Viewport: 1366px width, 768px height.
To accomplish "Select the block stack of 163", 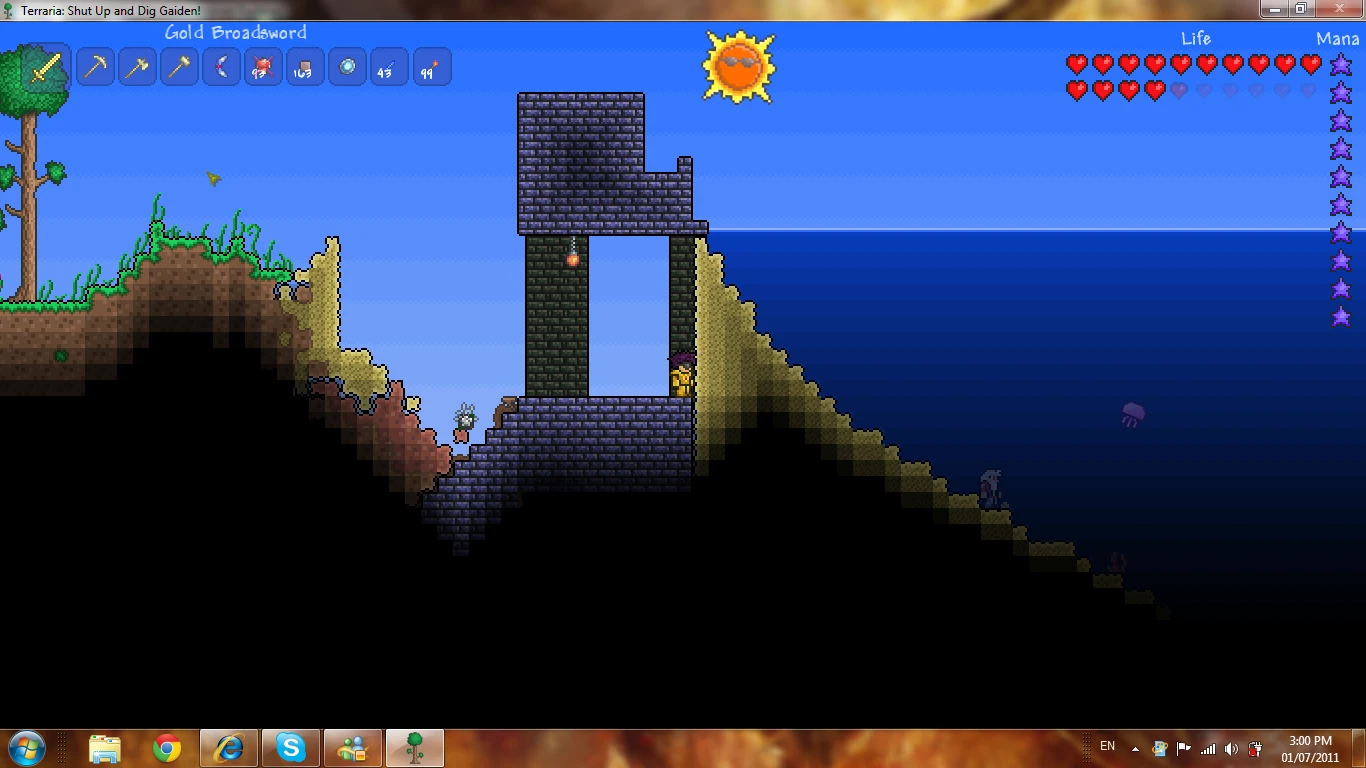I will [x=305, y=66].
